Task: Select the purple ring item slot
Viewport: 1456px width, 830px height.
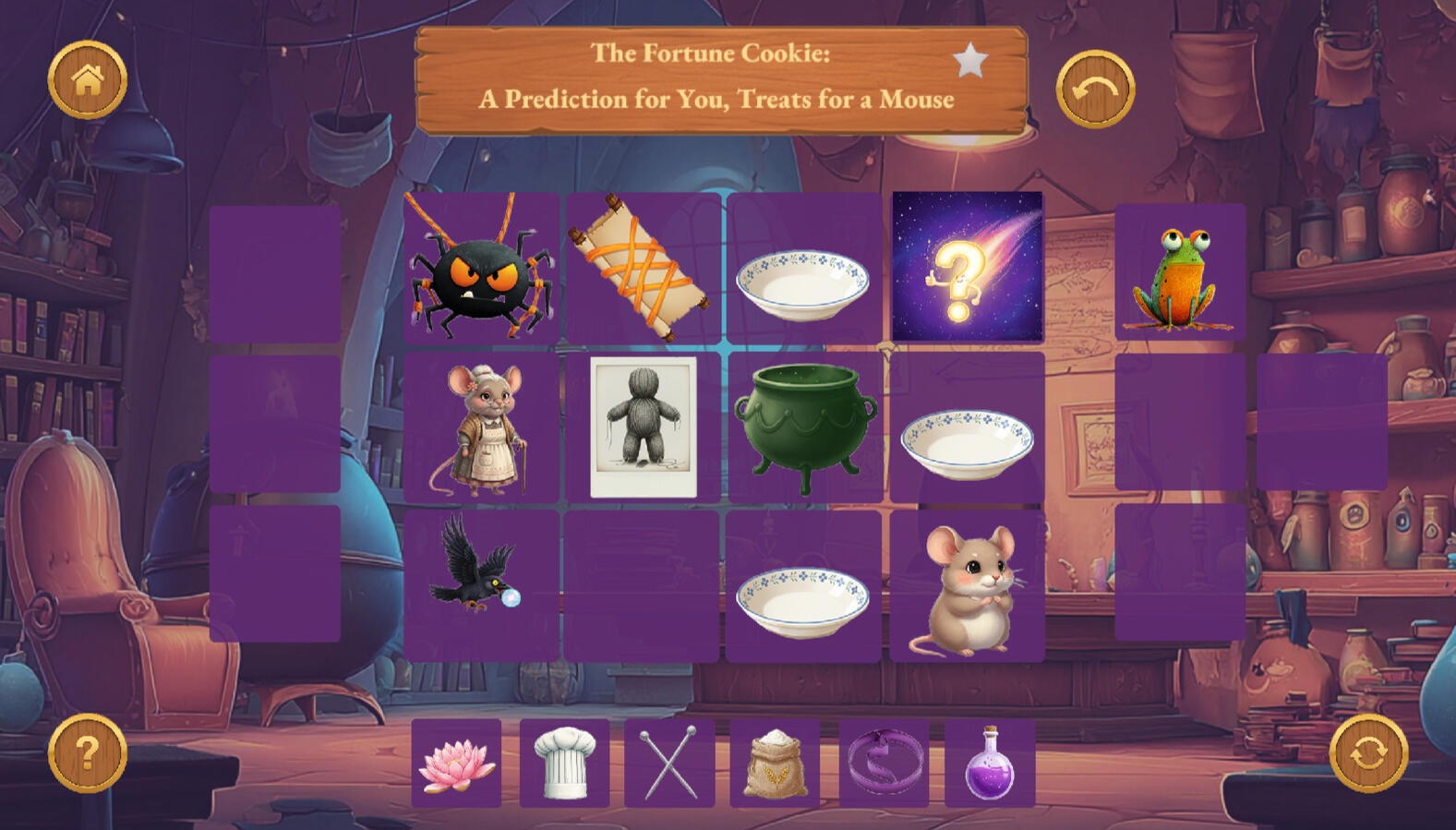Action: coord(884,764)
